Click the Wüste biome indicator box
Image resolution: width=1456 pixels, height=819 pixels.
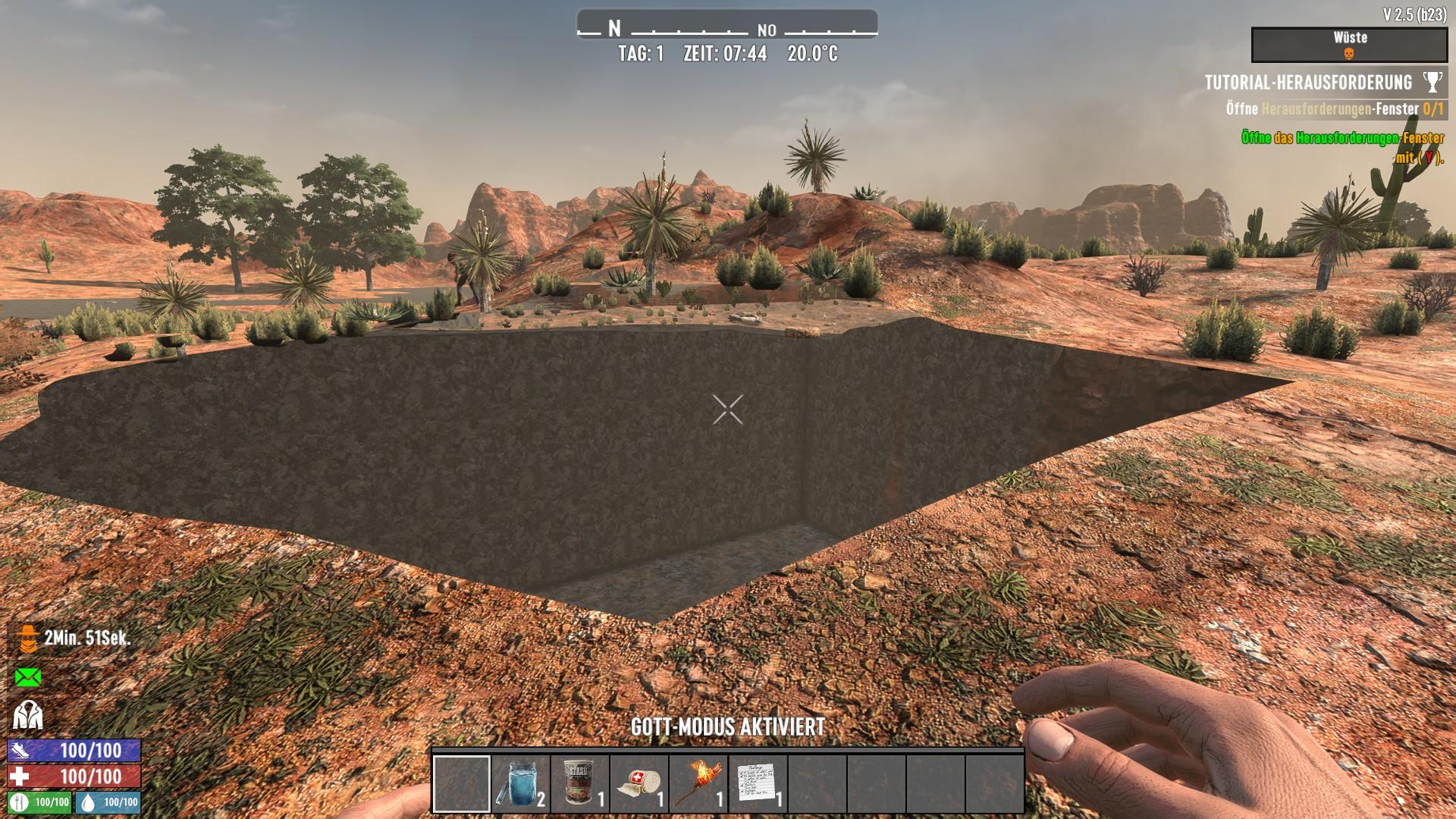tap(1349, 45)
